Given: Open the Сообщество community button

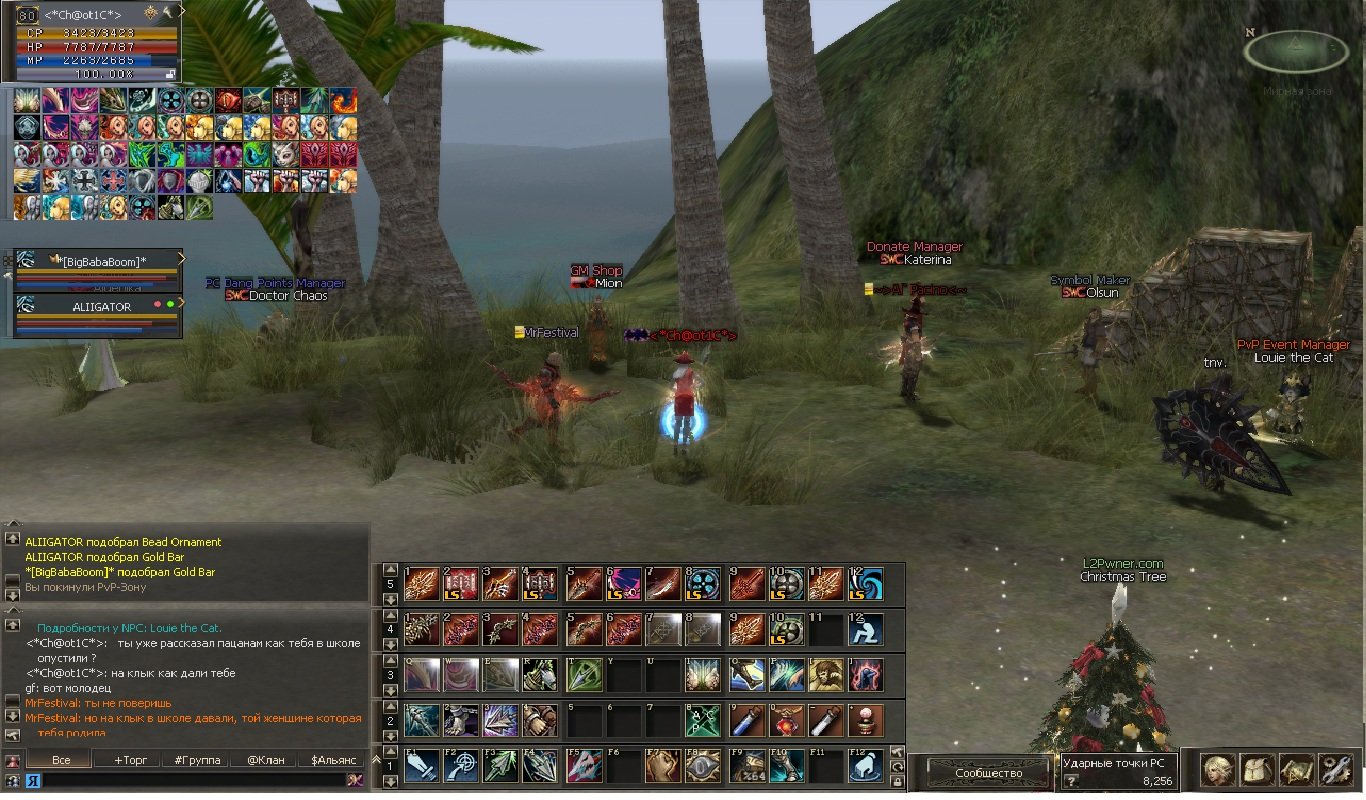Looking at the screenshot, I should 988,773.
